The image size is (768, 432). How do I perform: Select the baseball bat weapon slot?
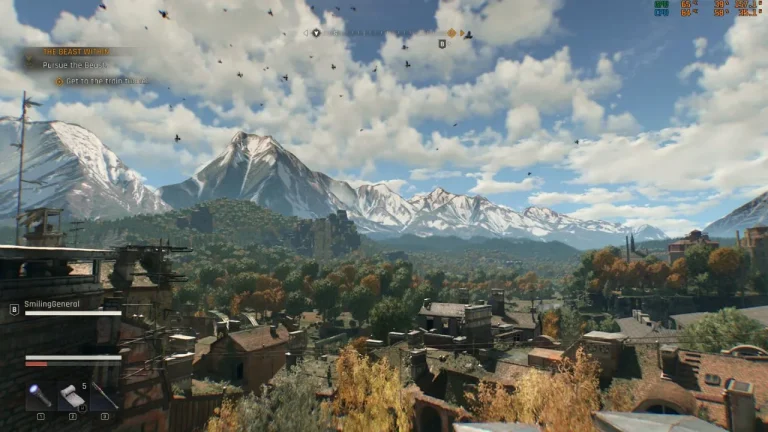104,396
